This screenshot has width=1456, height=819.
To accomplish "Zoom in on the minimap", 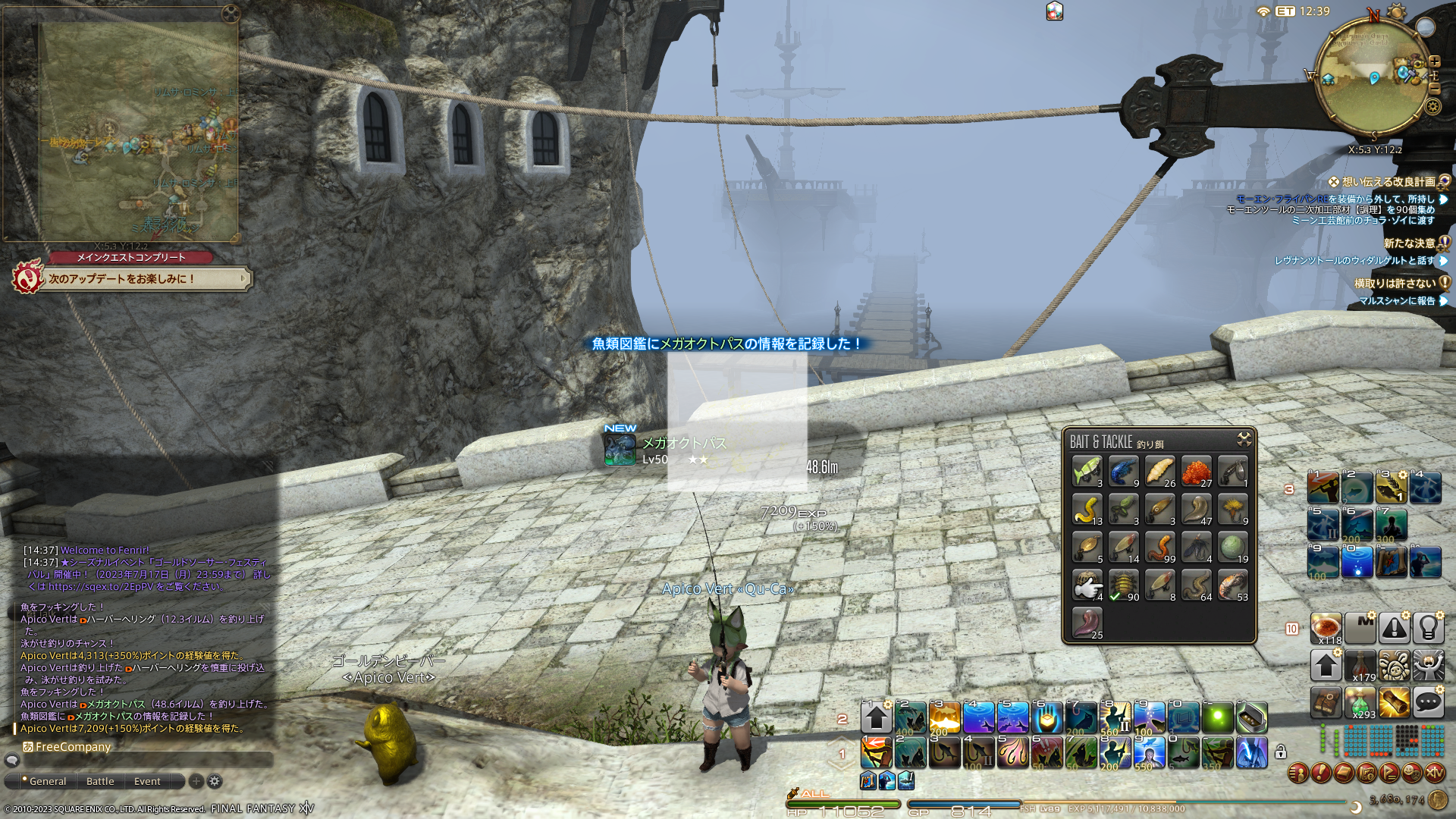I will coord(1435,61).
